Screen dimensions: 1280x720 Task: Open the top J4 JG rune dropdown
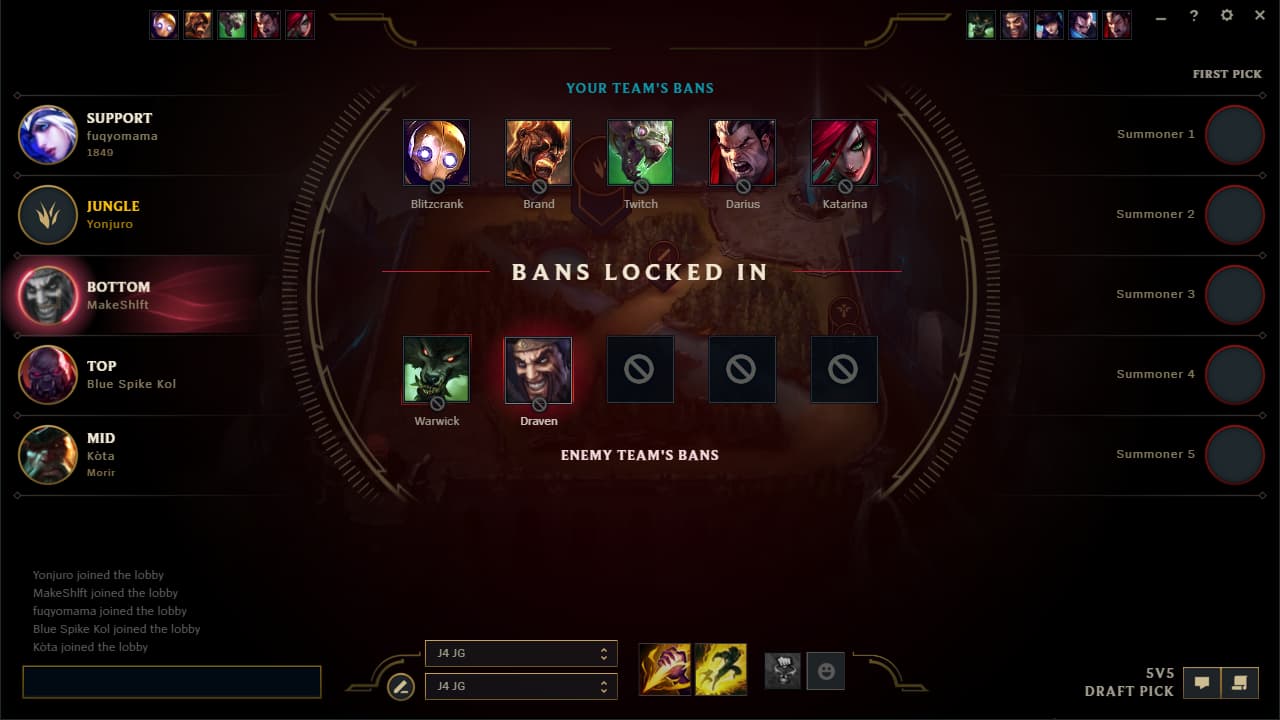pyautogui.click(x=521, y=653)
